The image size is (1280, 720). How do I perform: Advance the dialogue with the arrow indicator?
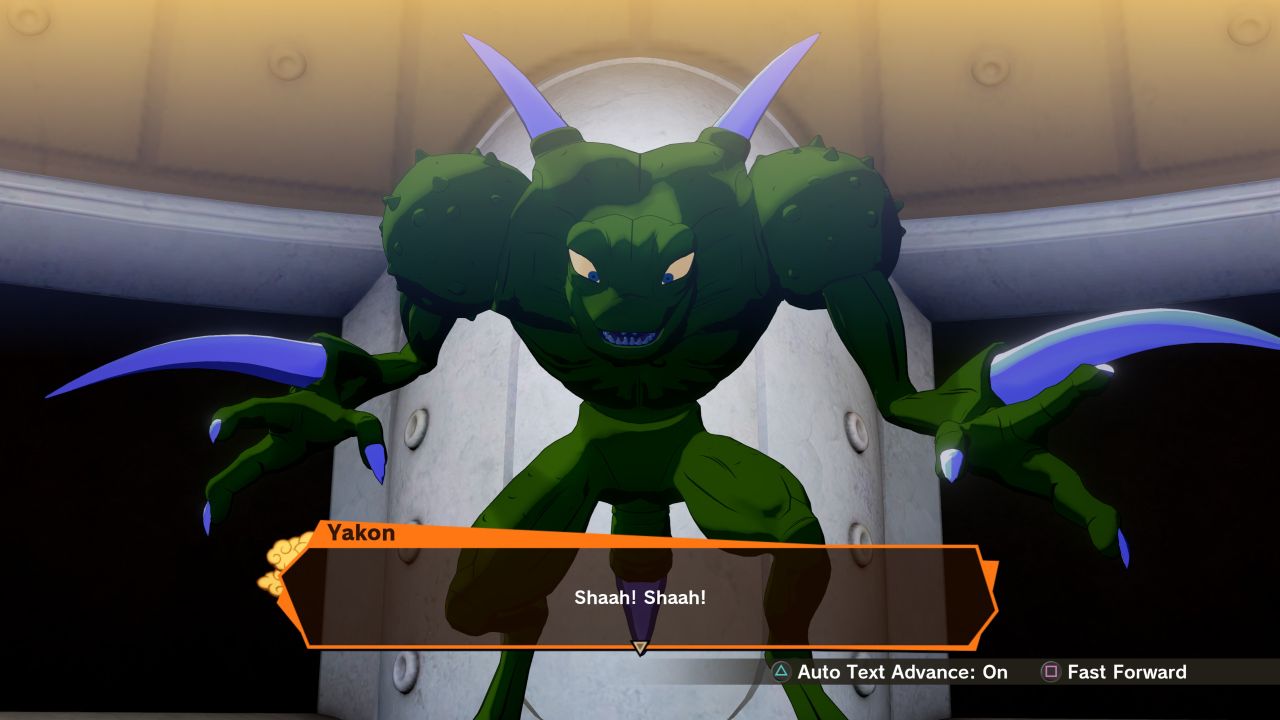coord(640,648)
